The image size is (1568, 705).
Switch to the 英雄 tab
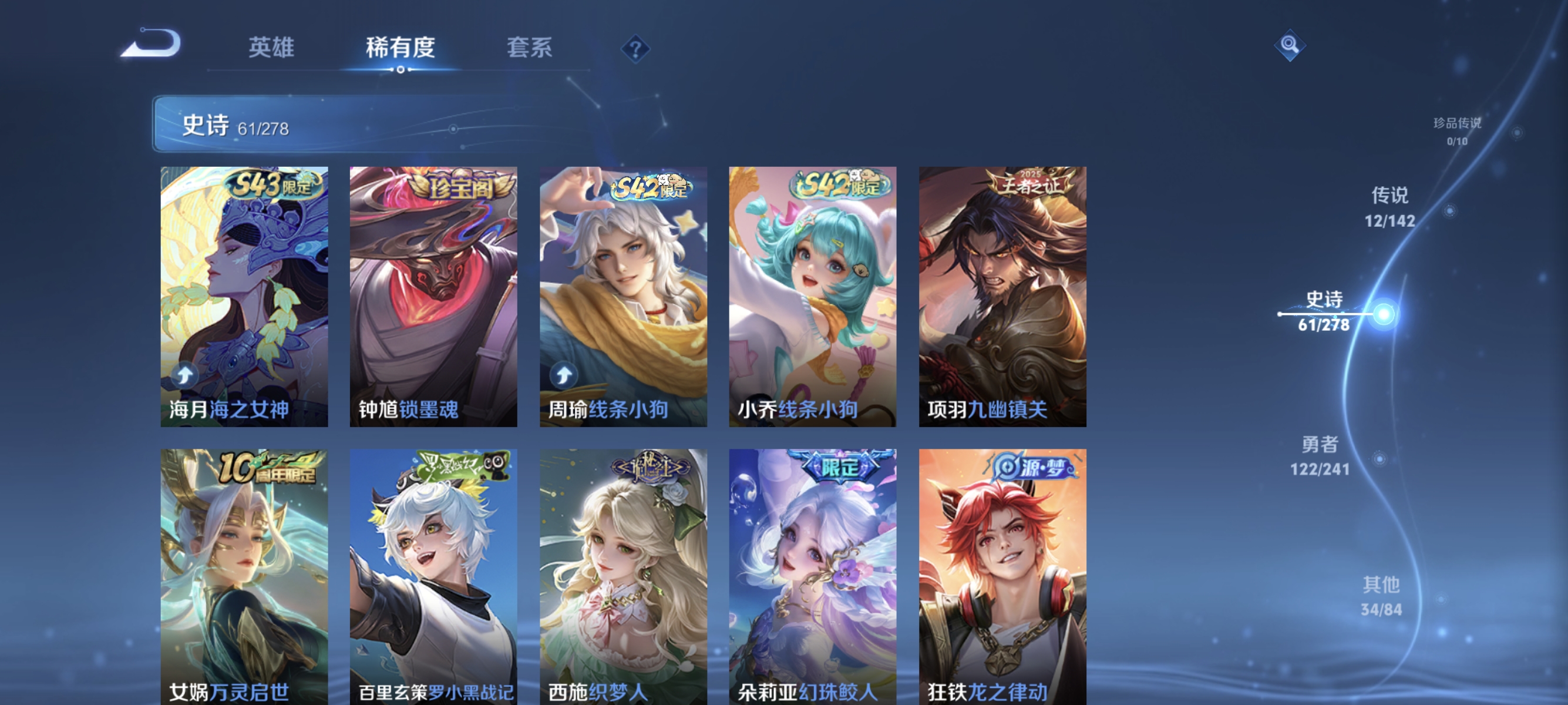coord(271,48)
